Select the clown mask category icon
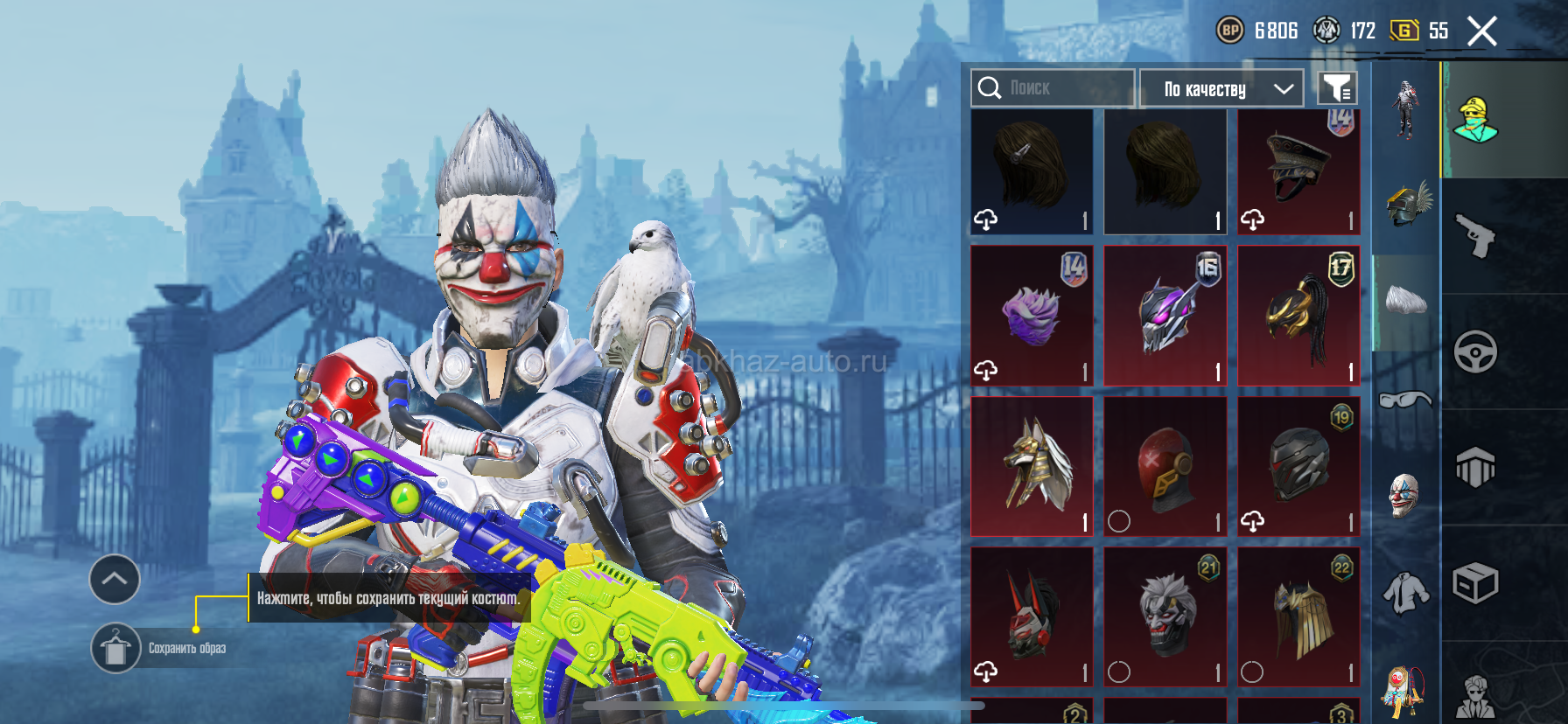1568x724 pixels. [1405, 495]
